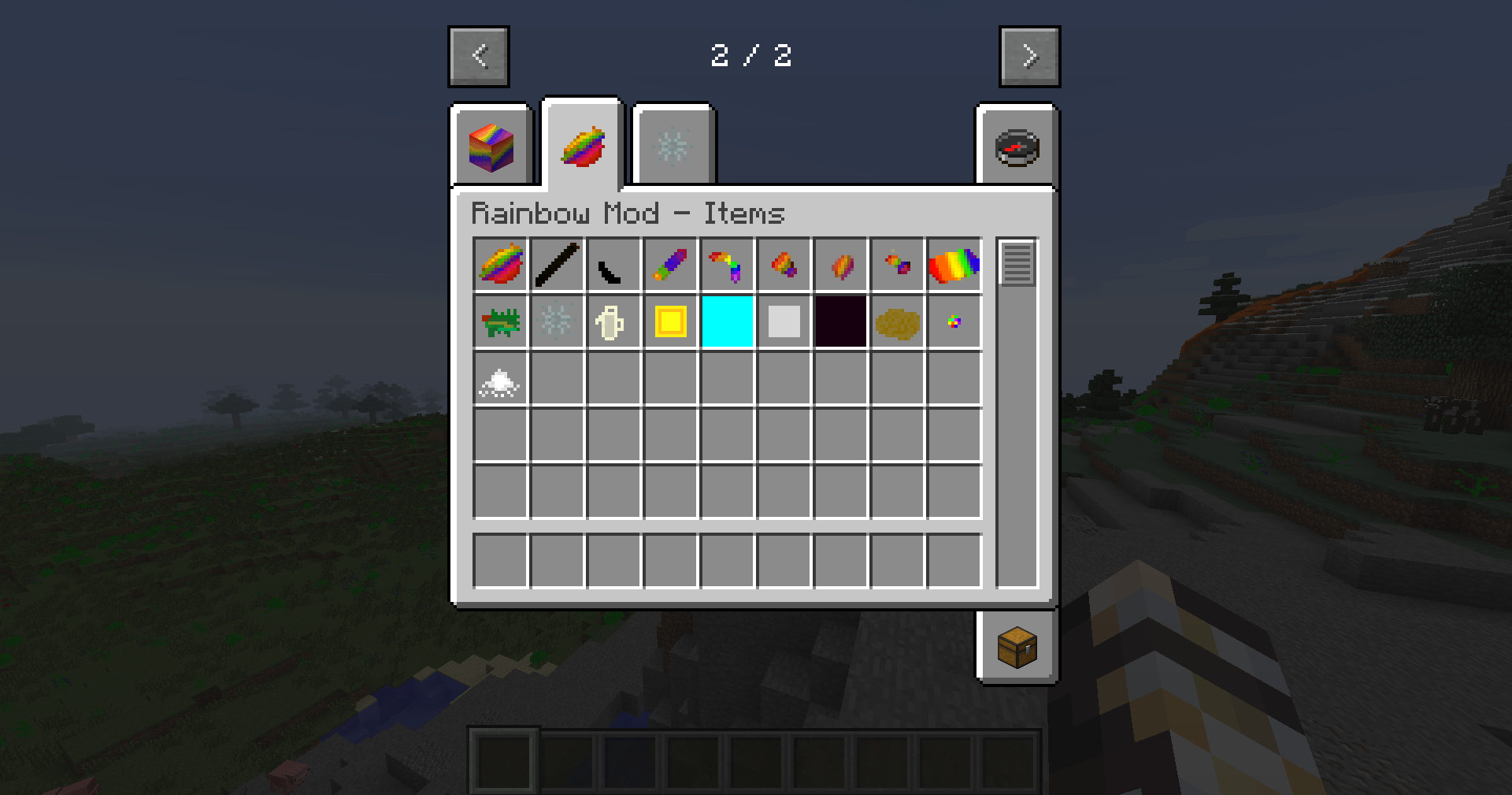Image resolution: width=1512 pixels, height=795 pixels.
Task: Pick the yellow framed square item
Action: click(x=671, y=321)
